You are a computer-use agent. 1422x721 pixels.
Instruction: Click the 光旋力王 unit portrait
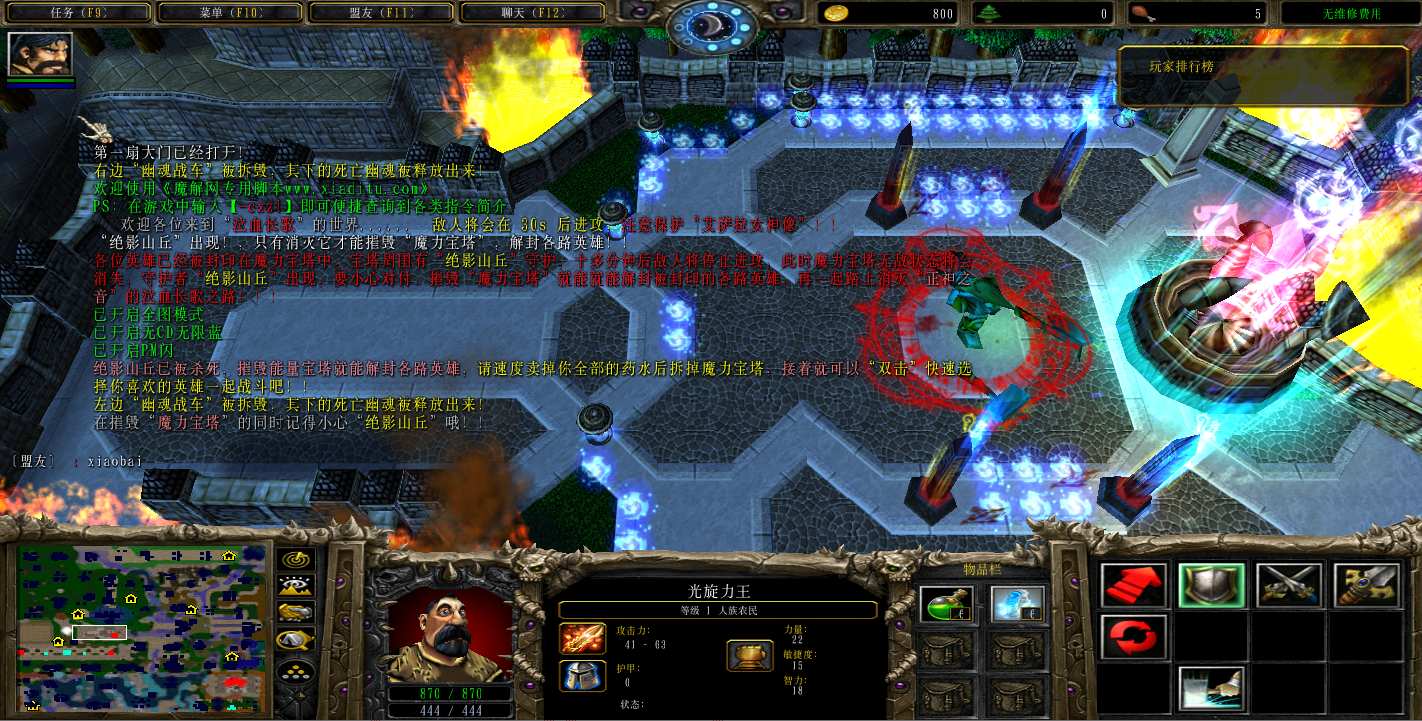[450, 634]
